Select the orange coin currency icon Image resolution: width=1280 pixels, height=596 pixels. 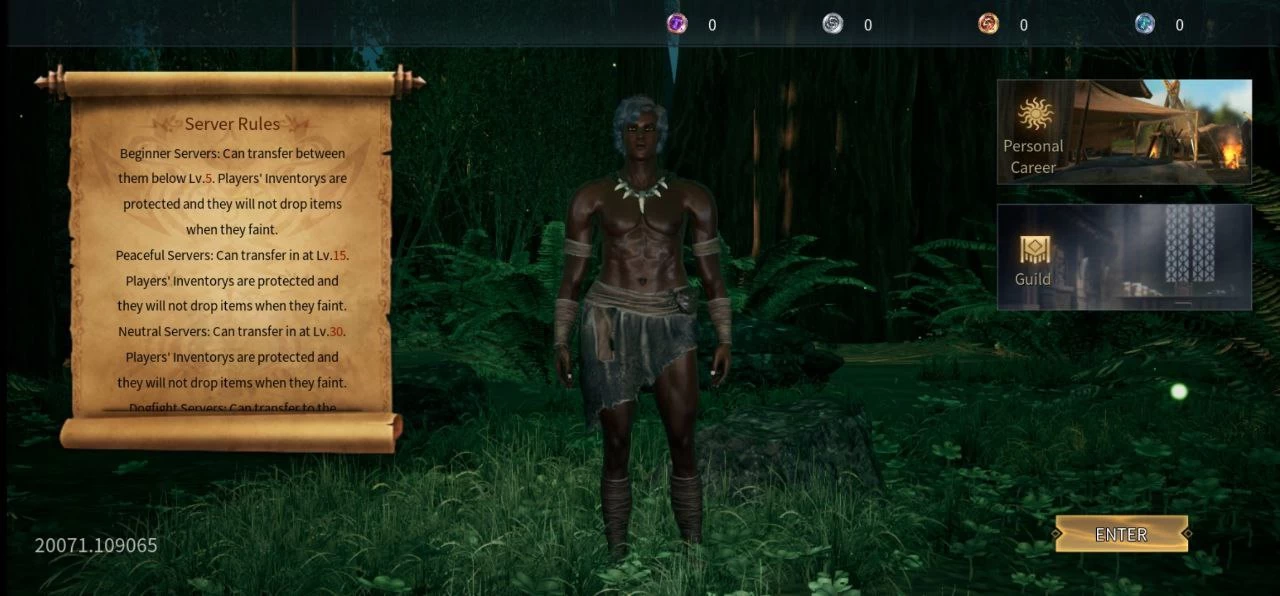(x=988, y=24)
